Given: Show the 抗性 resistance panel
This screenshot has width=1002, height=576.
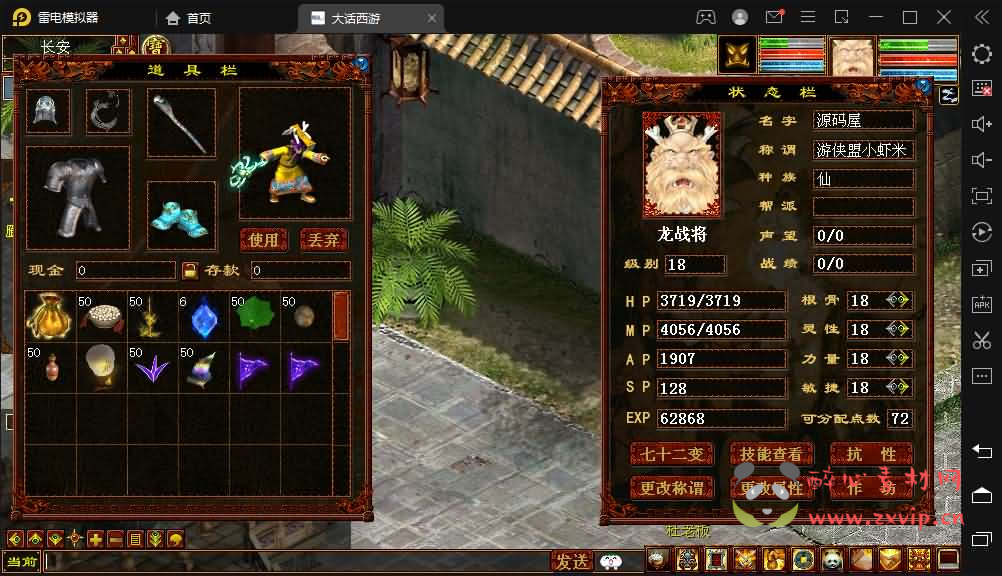Looking at the screenshot, I should 871,454.
